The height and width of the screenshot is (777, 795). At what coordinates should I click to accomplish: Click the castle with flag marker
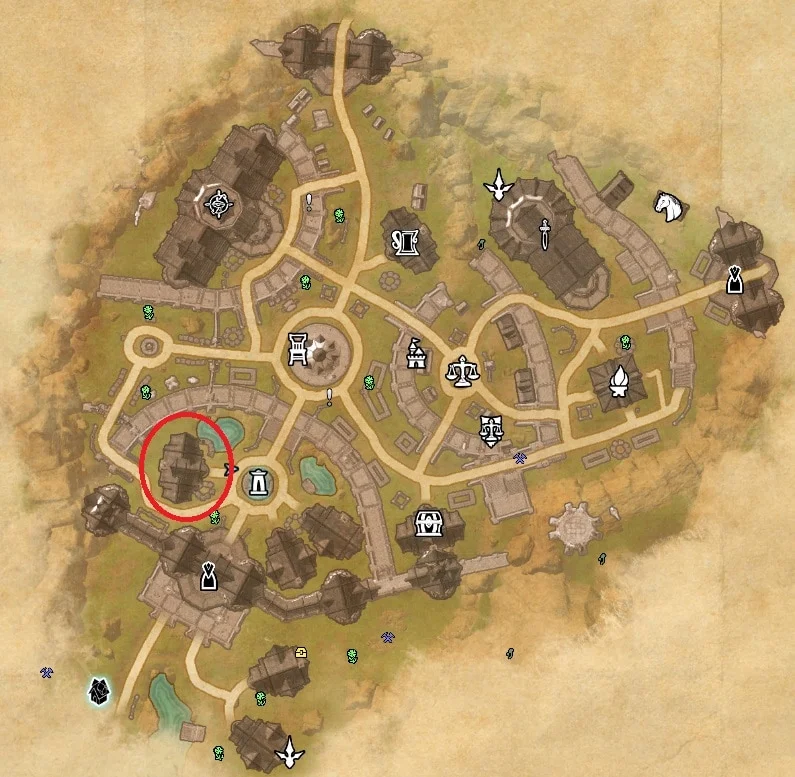click(x=415, y=352)
